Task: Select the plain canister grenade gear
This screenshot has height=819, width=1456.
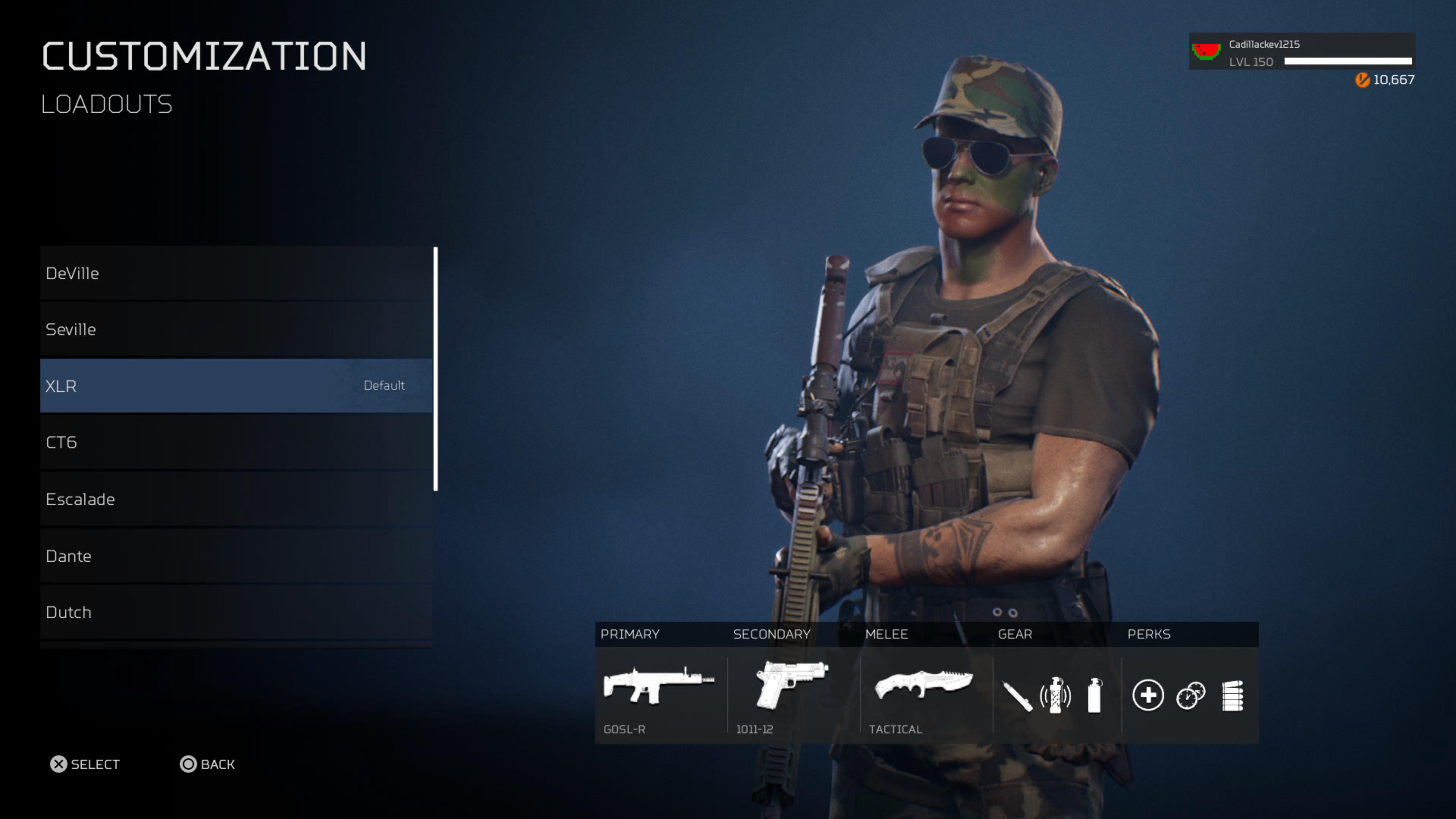Action: [1094, 695]
